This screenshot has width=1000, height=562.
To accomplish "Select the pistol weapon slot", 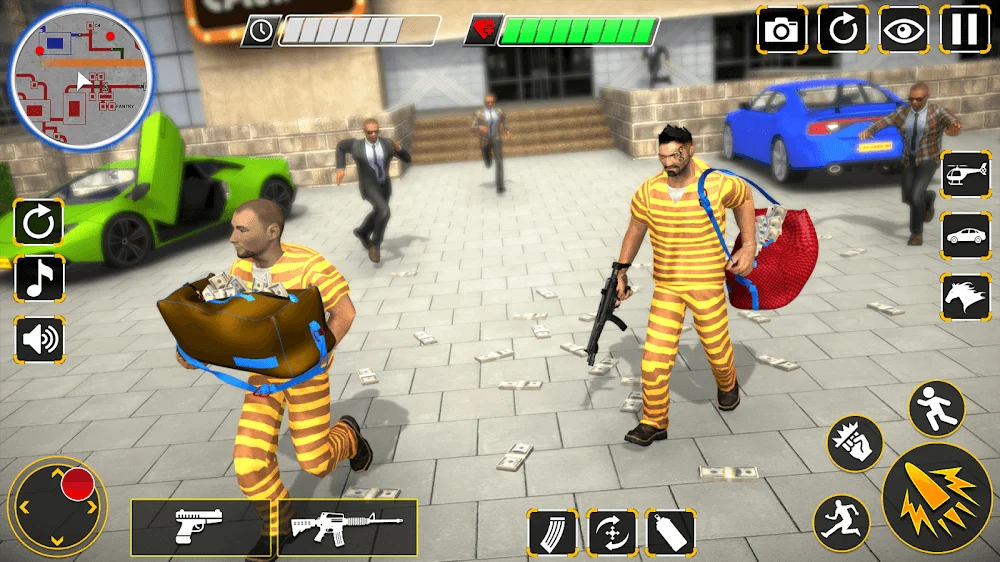I will [x=200, y=527].
